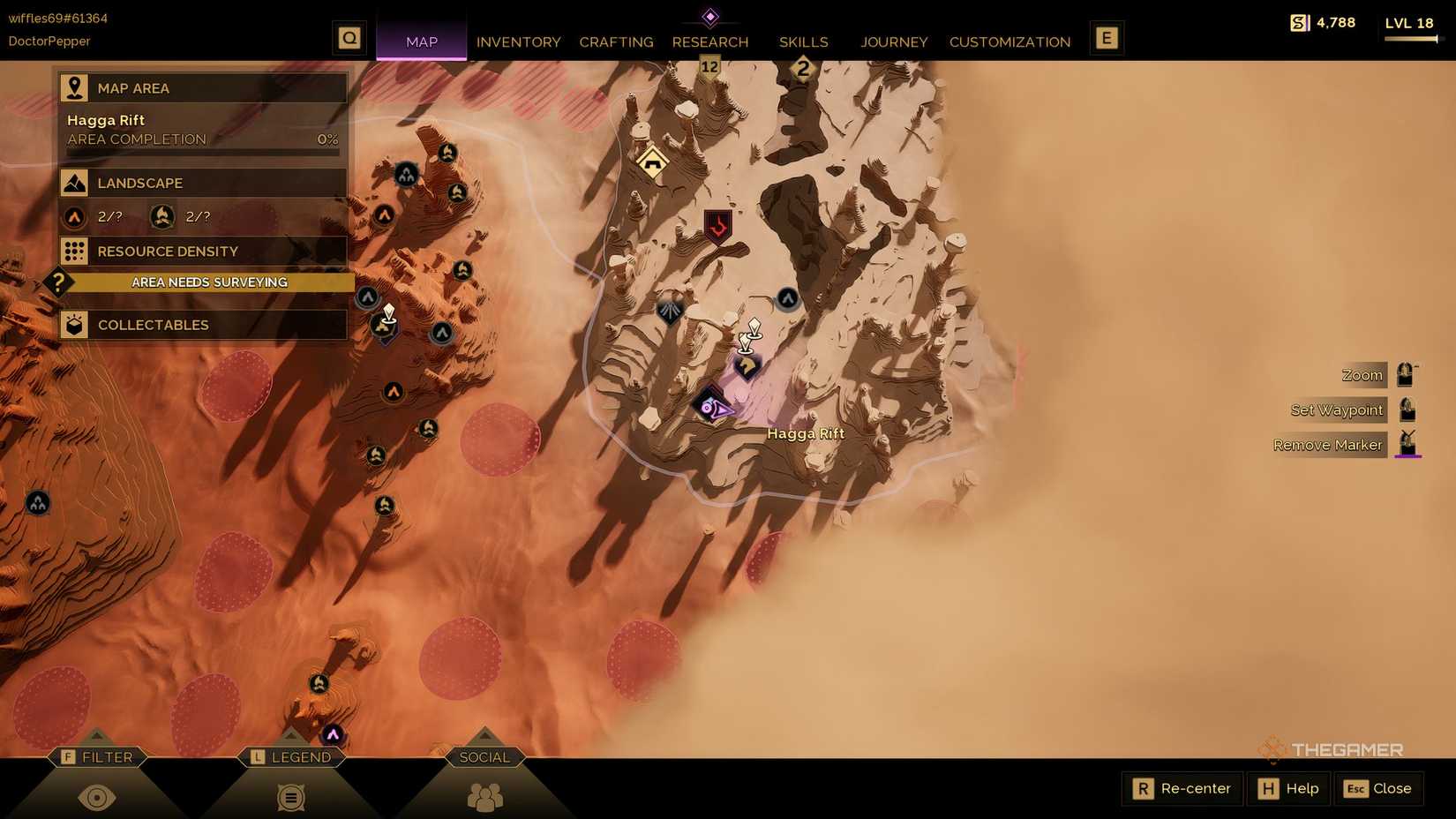1456x819 pixels.
Task: Click the Landscape mountain icon
Action: pyautogui.click(x=75, y=183)
